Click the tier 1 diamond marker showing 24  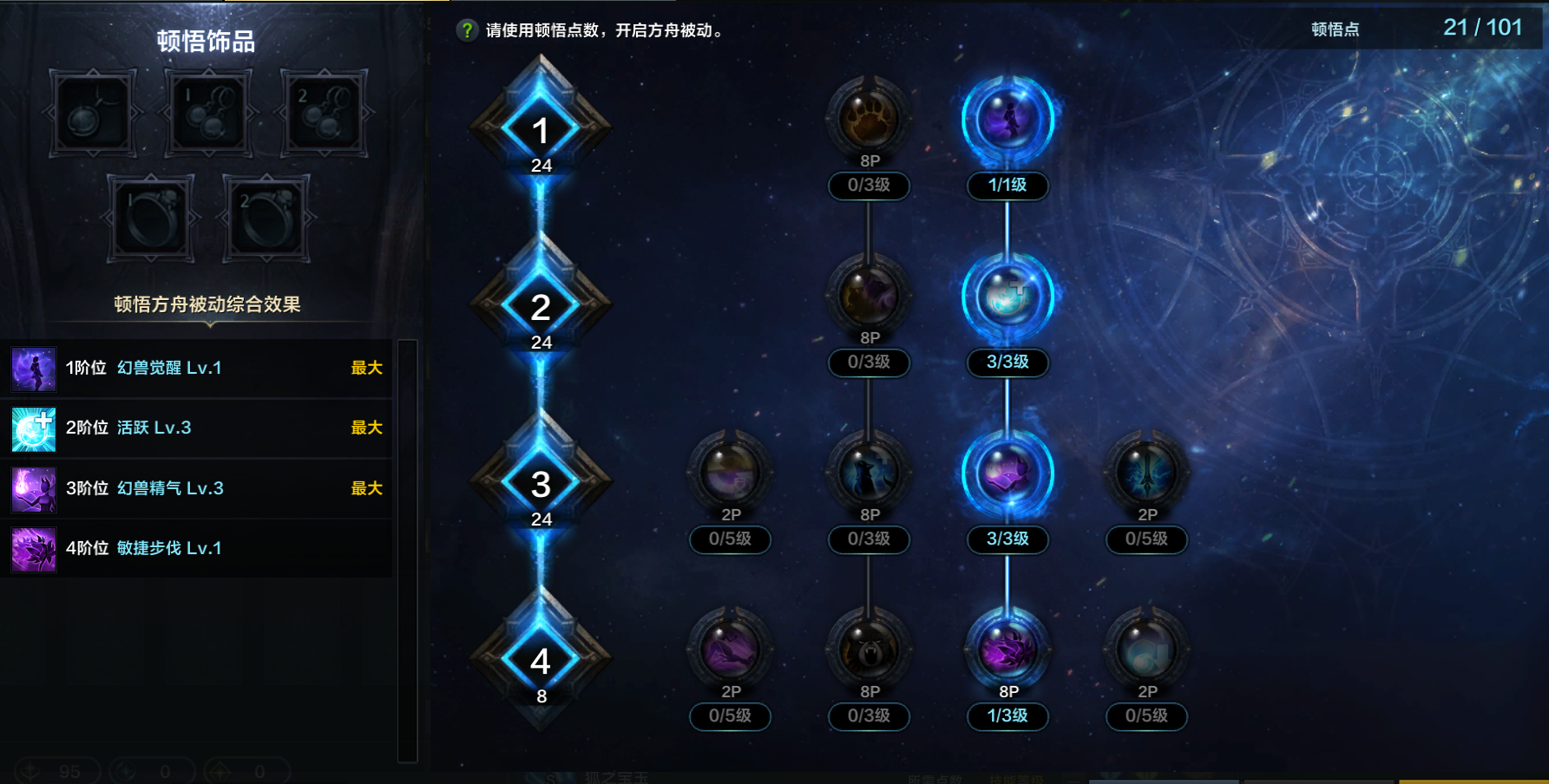(x=541, y=130)
